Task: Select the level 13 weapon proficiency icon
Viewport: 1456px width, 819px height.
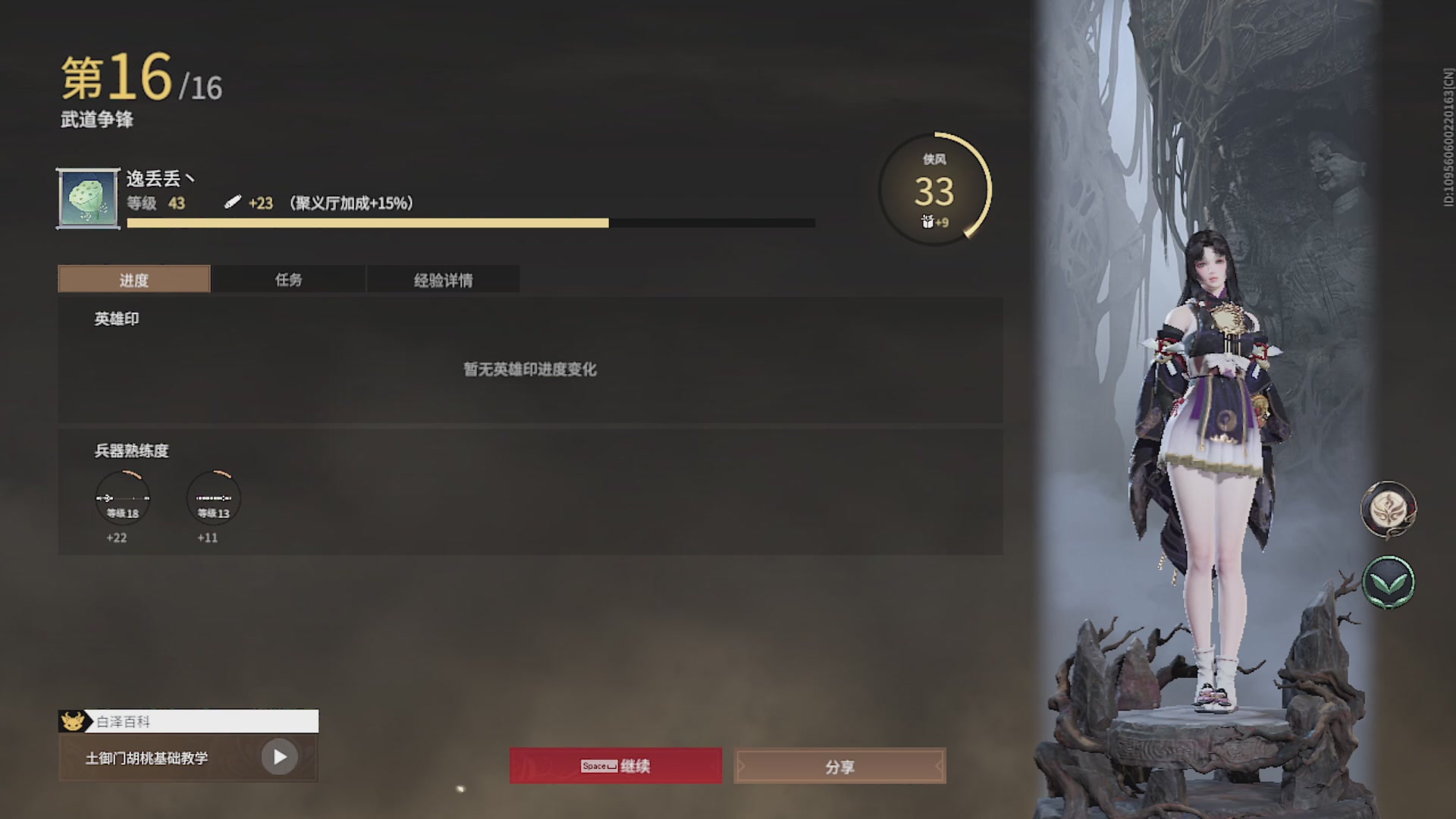Action: point(213,498)
